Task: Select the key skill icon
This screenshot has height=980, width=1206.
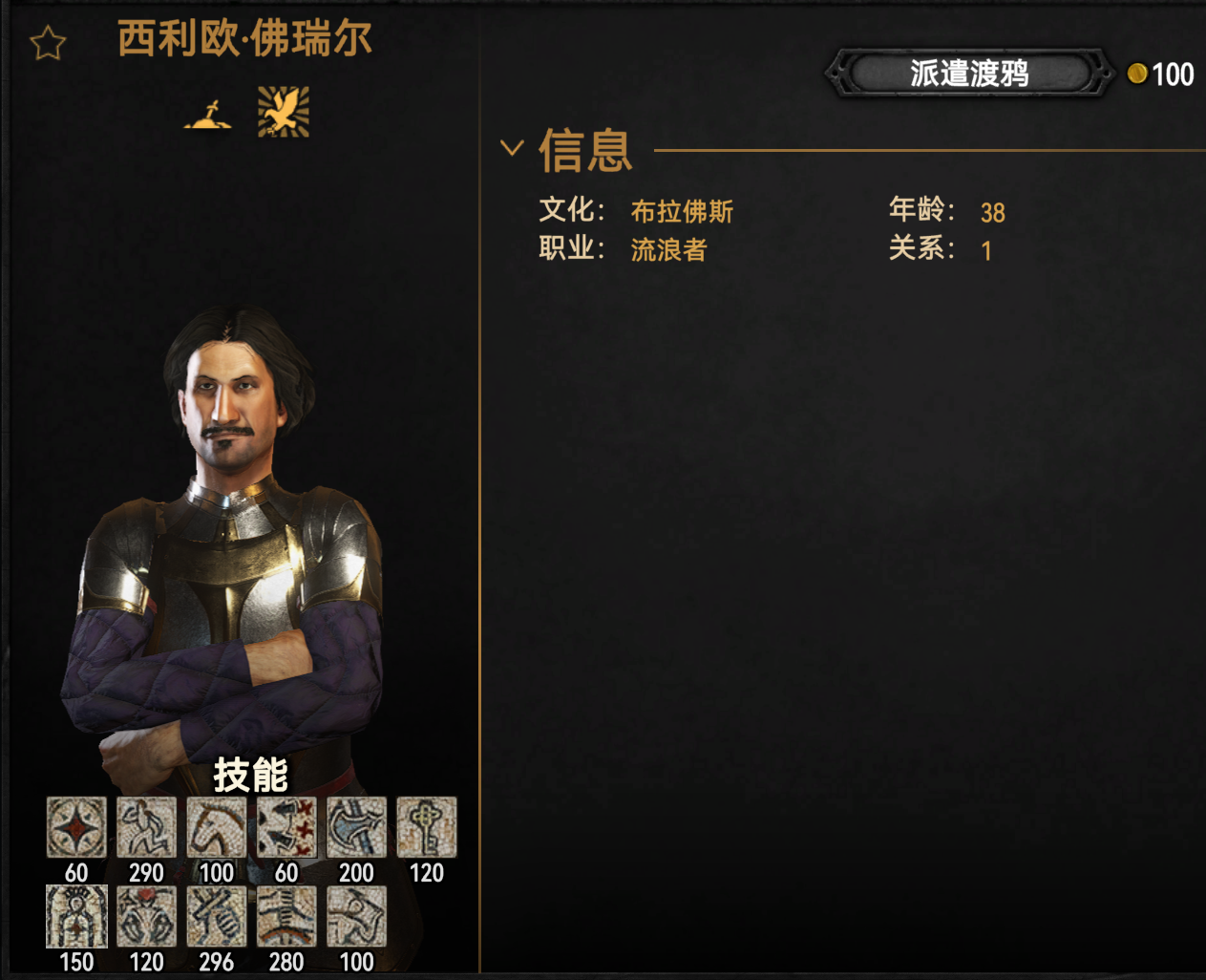Action: pos(426,827)
